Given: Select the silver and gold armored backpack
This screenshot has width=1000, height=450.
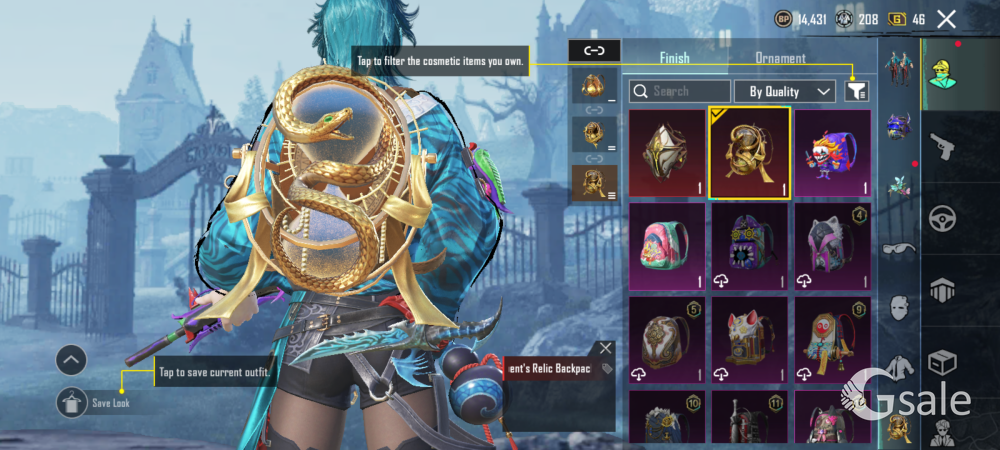Looking at the screenshot, I should (666, 154).
